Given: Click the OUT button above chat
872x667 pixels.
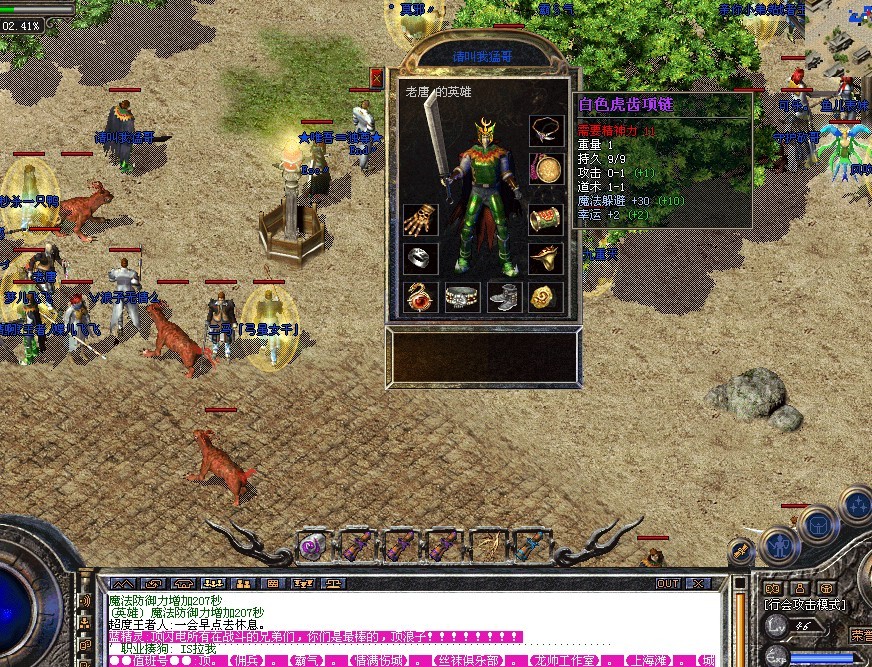Looking at the screenshot, I should click(667, 583).
